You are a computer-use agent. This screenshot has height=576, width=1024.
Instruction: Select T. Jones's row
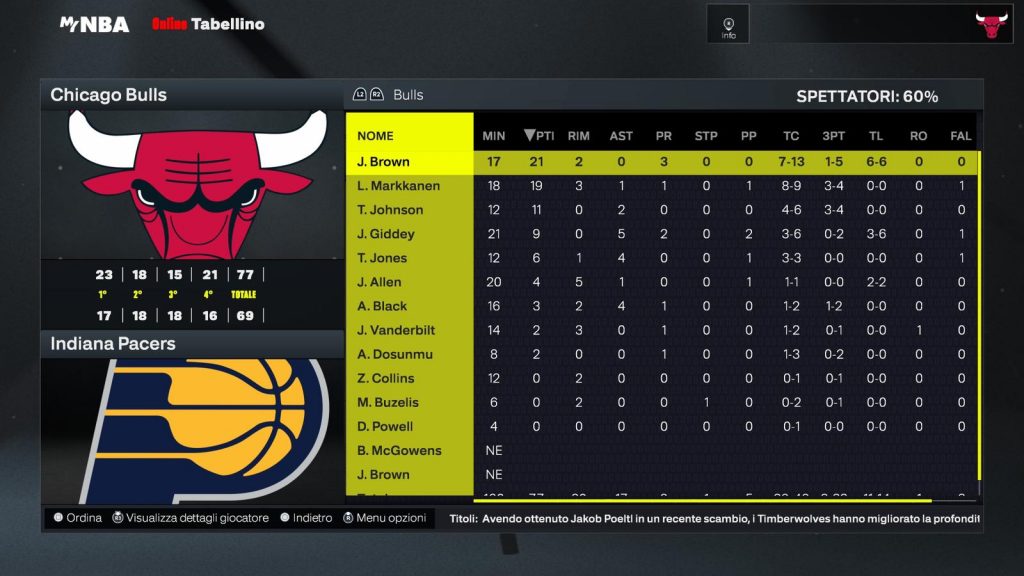[383, 258]
